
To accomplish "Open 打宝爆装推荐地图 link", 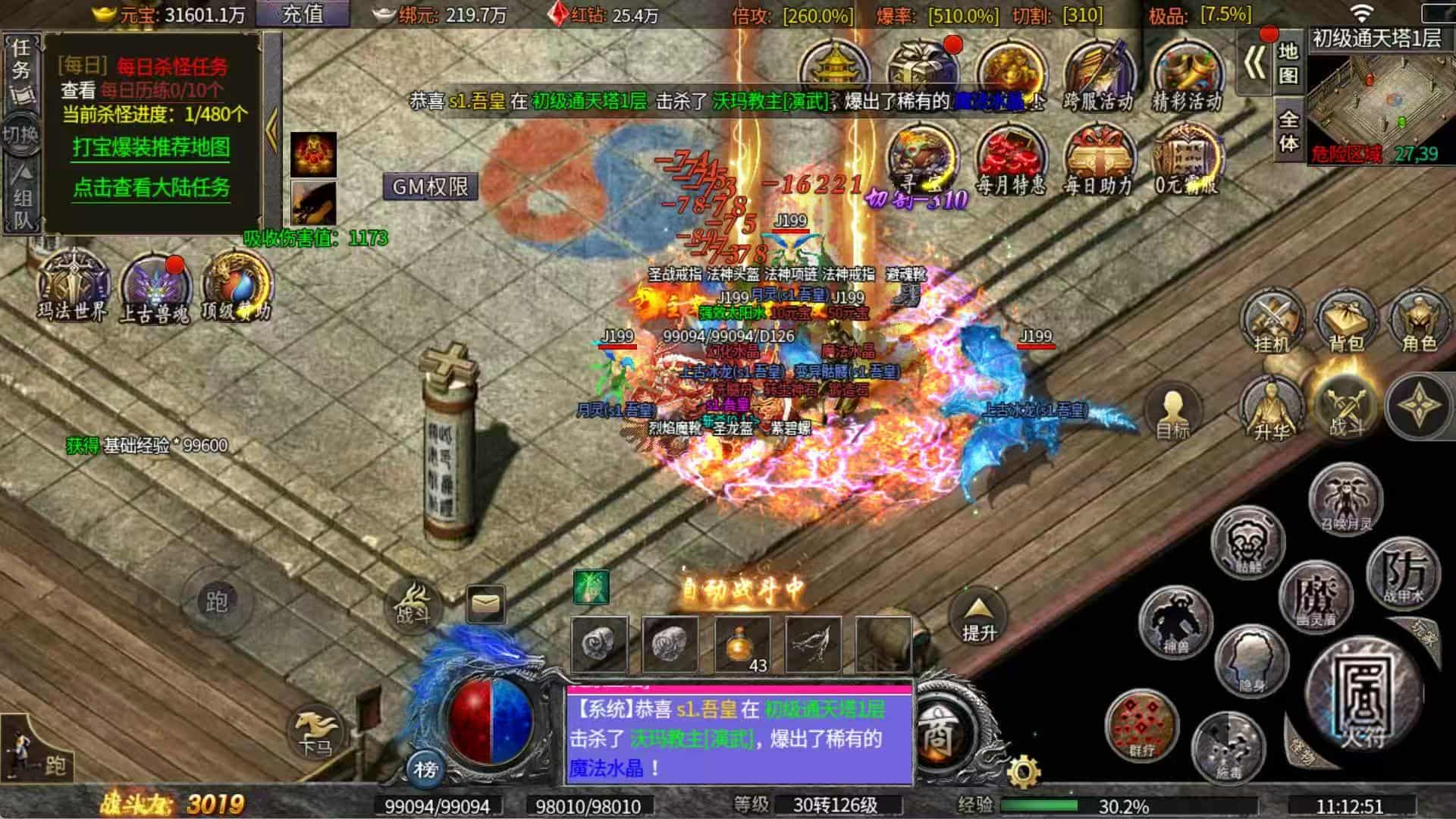I will point(152,147).
